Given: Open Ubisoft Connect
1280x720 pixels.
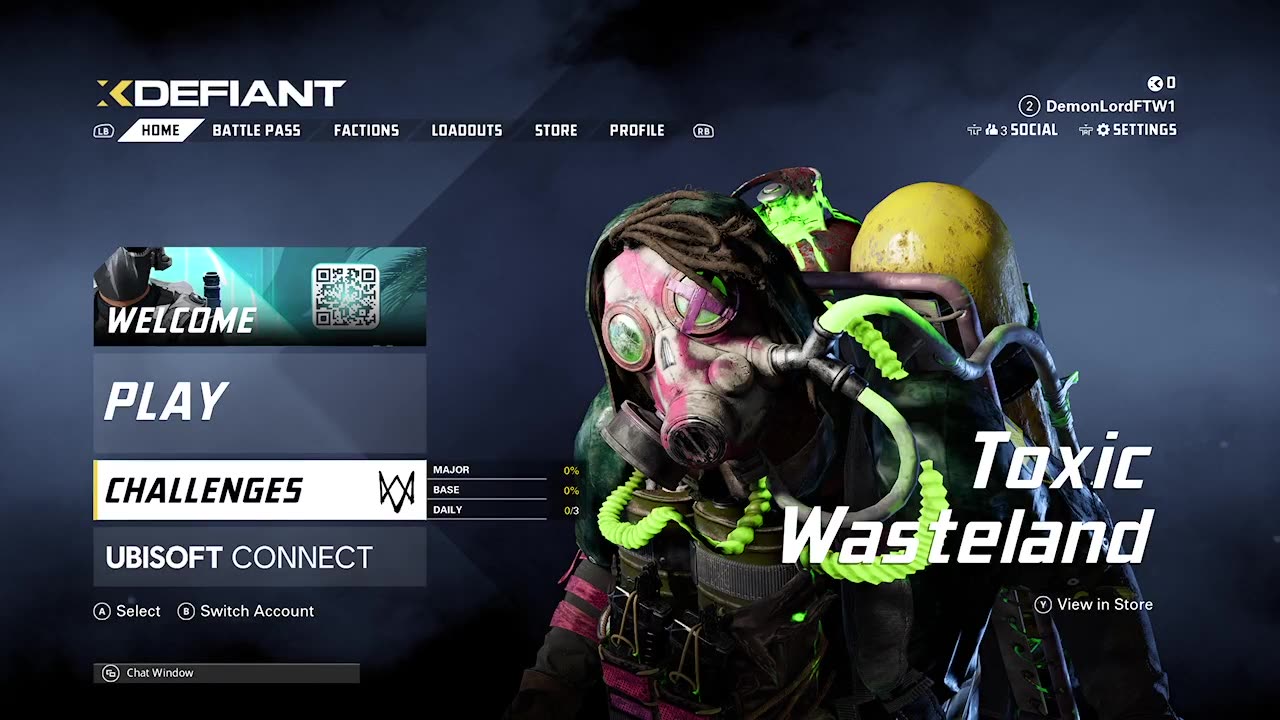Looking at the screenshot, I should pos(240,556).
